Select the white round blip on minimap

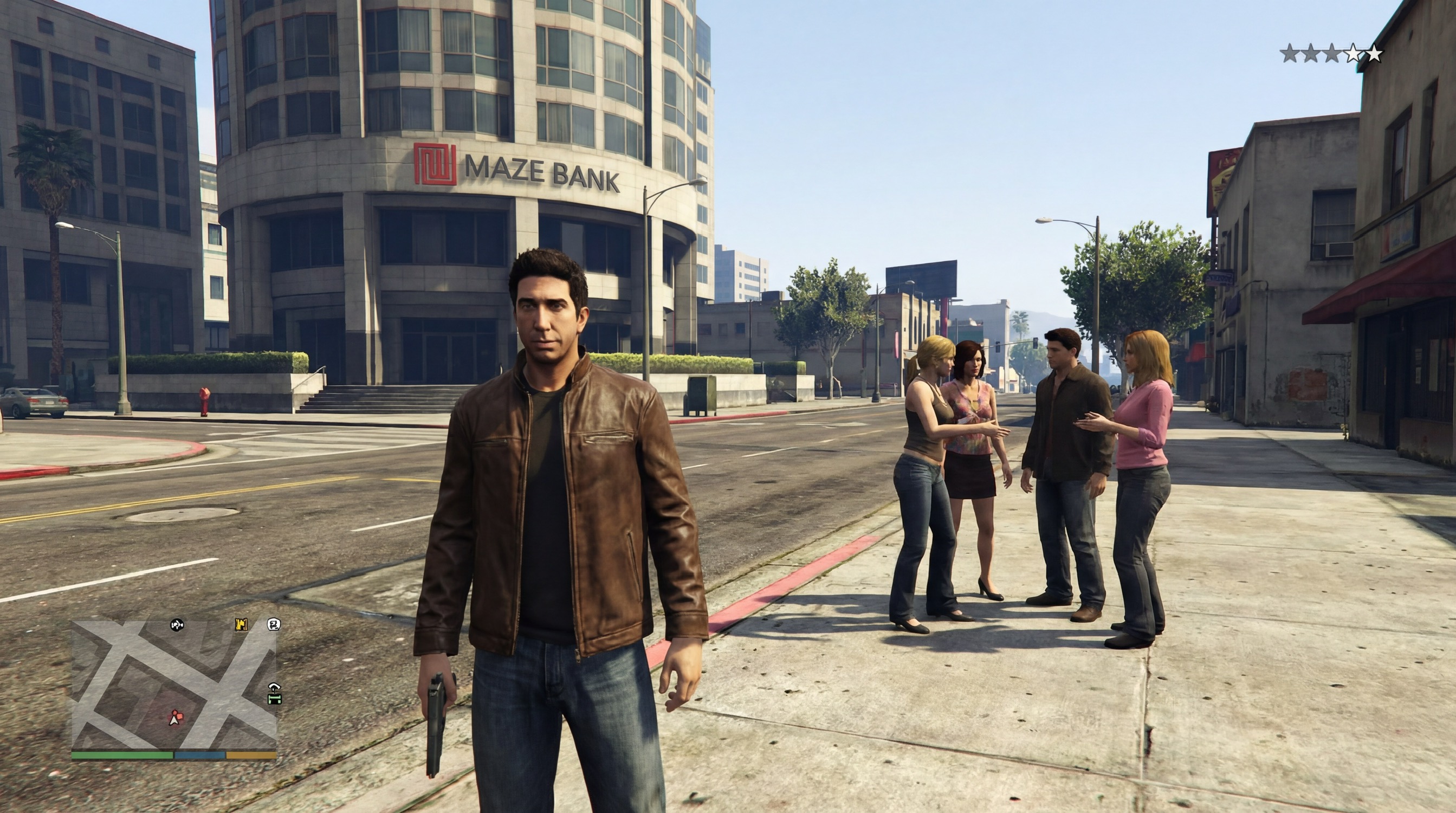(x=274, y=624)
